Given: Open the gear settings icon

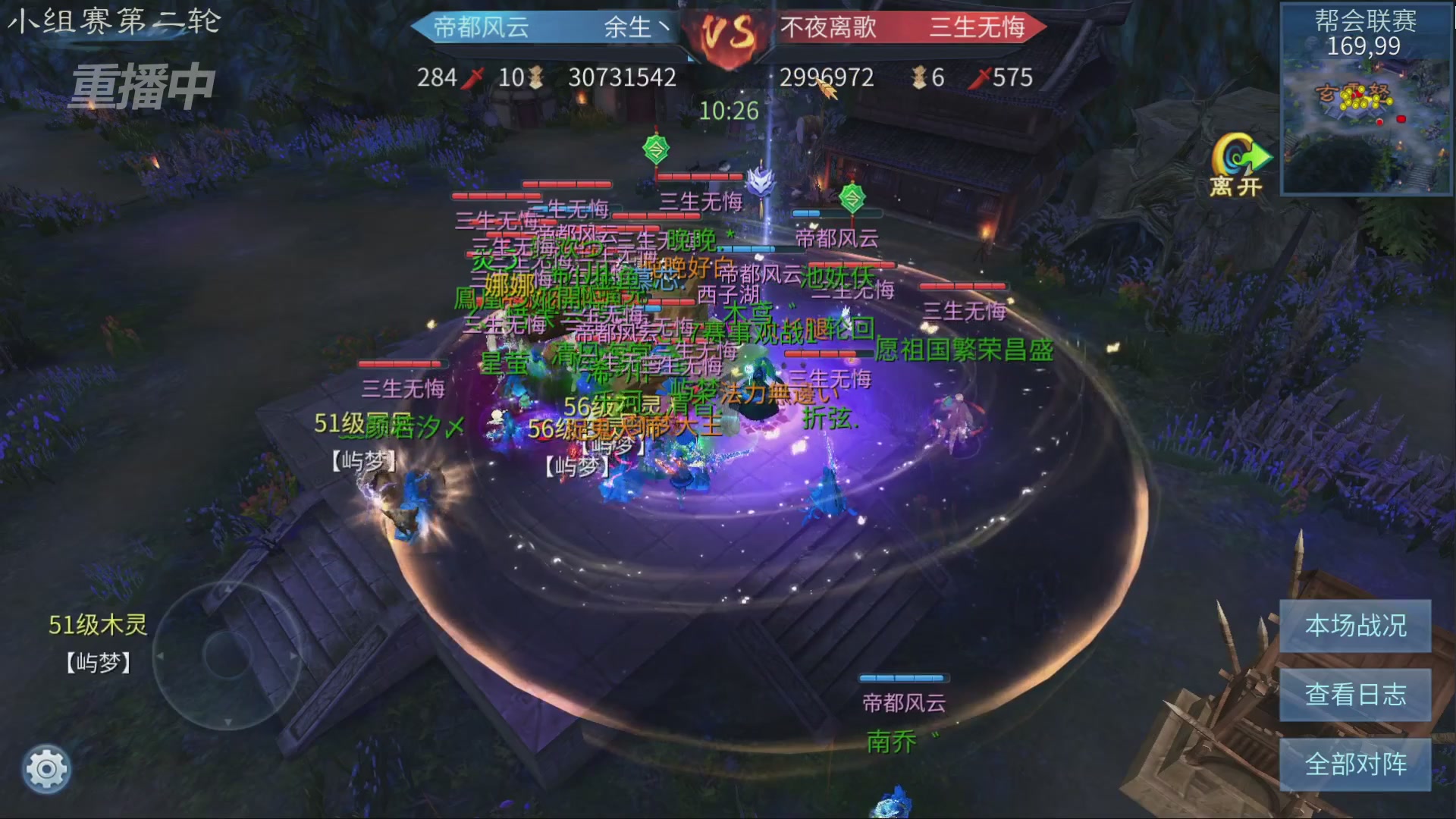Looking at the screenshot, I should point(46,770).
